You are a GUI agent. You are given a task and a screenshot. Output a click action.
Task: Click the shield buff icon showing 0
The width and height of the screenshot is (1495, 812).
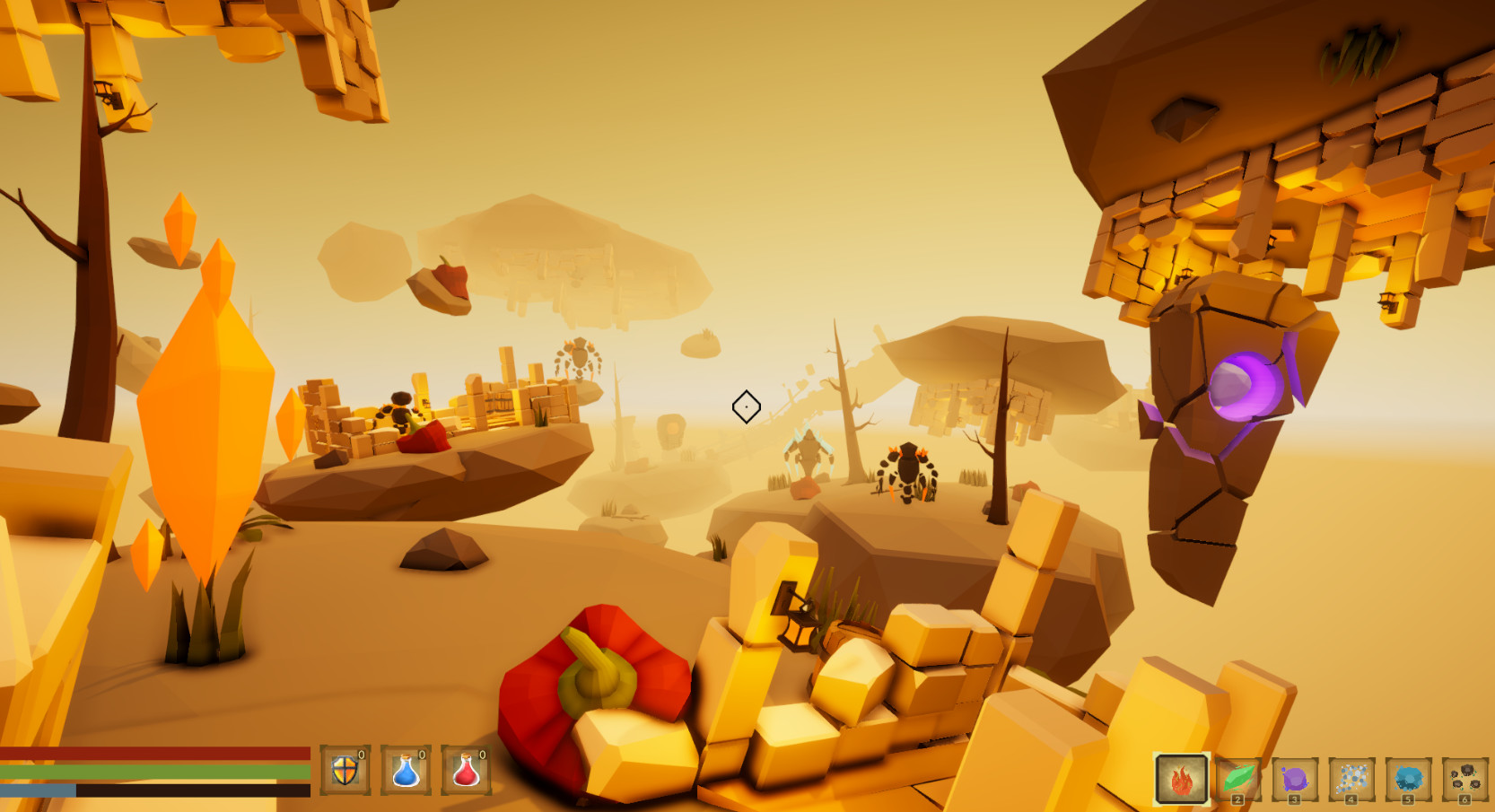(x=345, y=769)
